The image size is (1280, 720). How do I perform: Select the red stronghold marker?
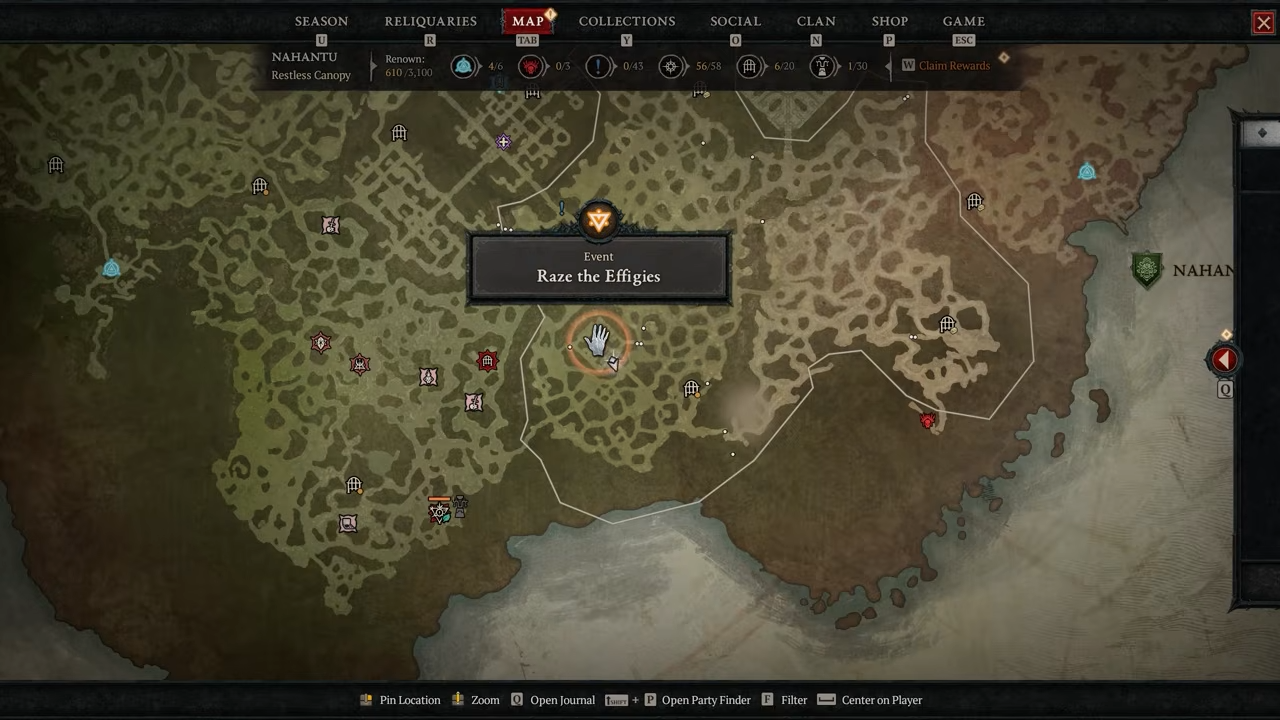(487, 361)
